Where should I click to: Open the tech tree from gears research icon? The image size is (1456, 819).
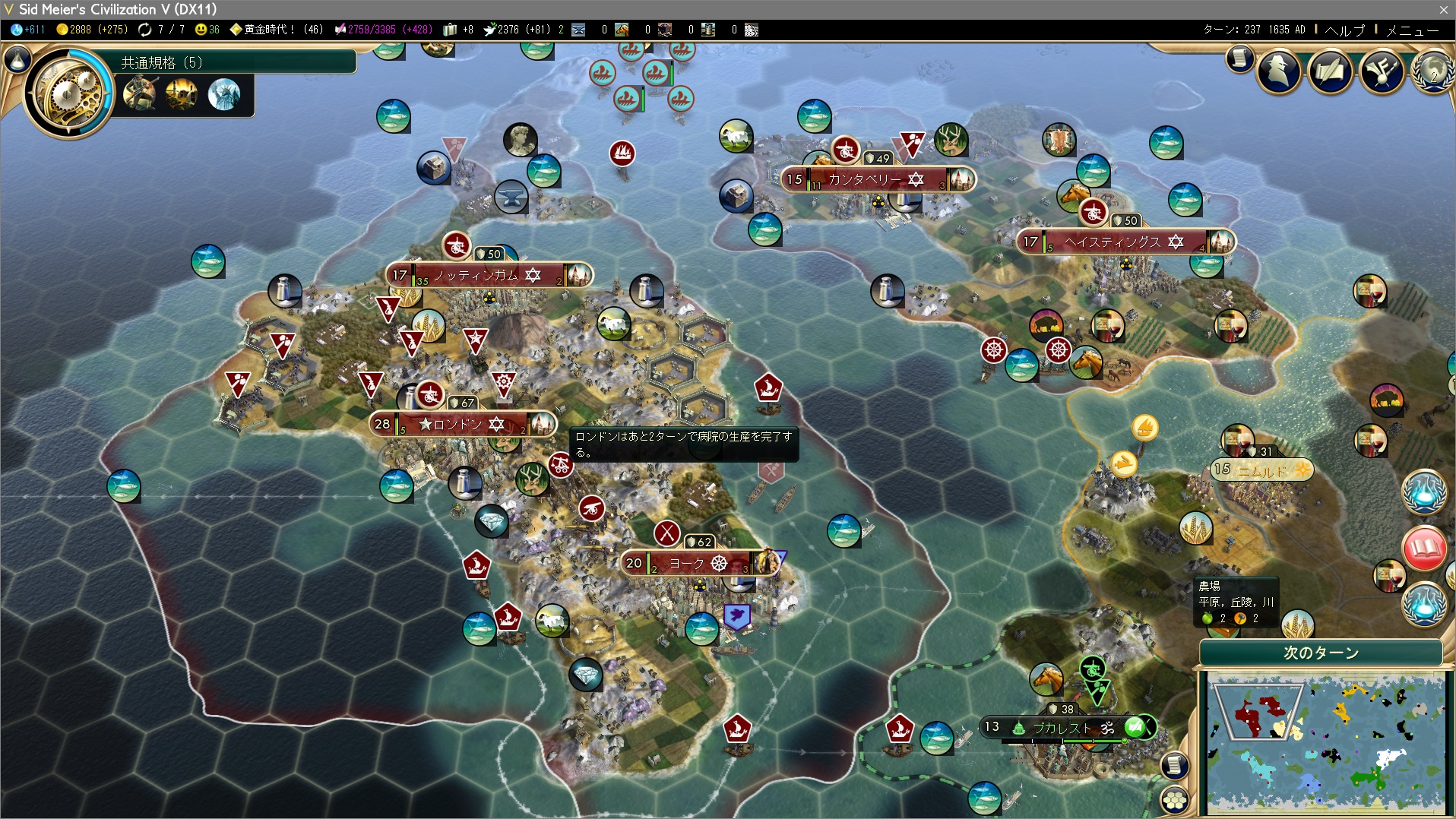point(68,93)
